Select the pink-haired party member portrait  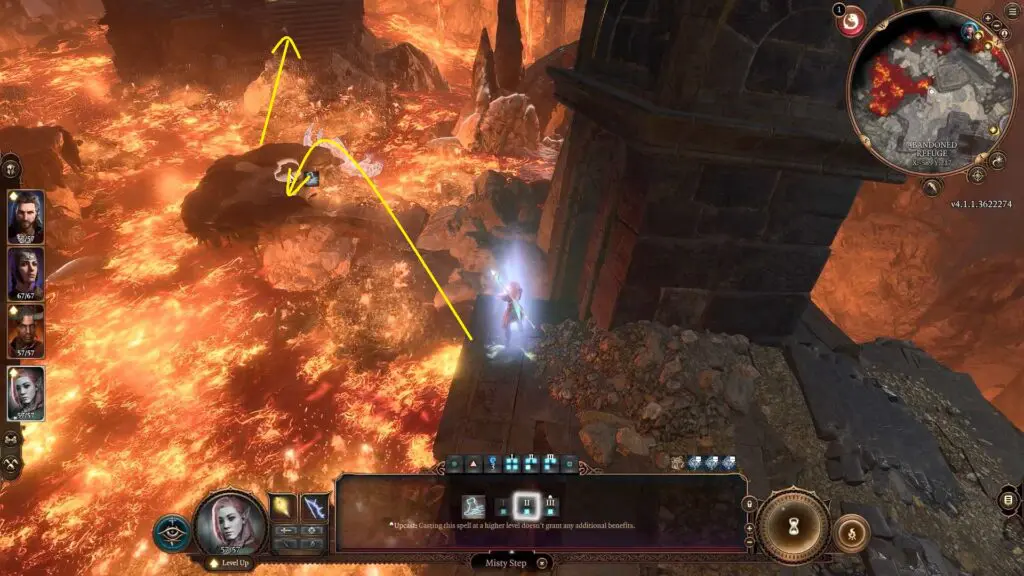(x=25, y=393)
